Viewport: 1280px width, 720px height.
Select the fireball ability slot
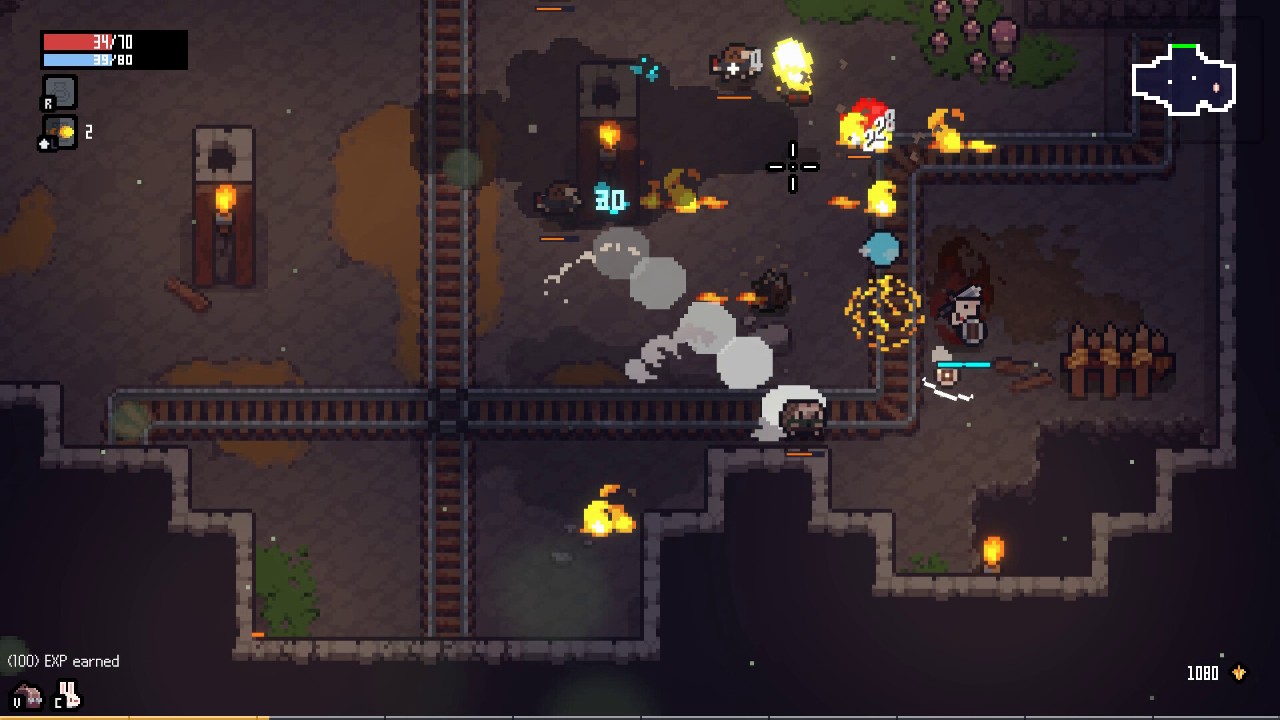pos(60,132)
